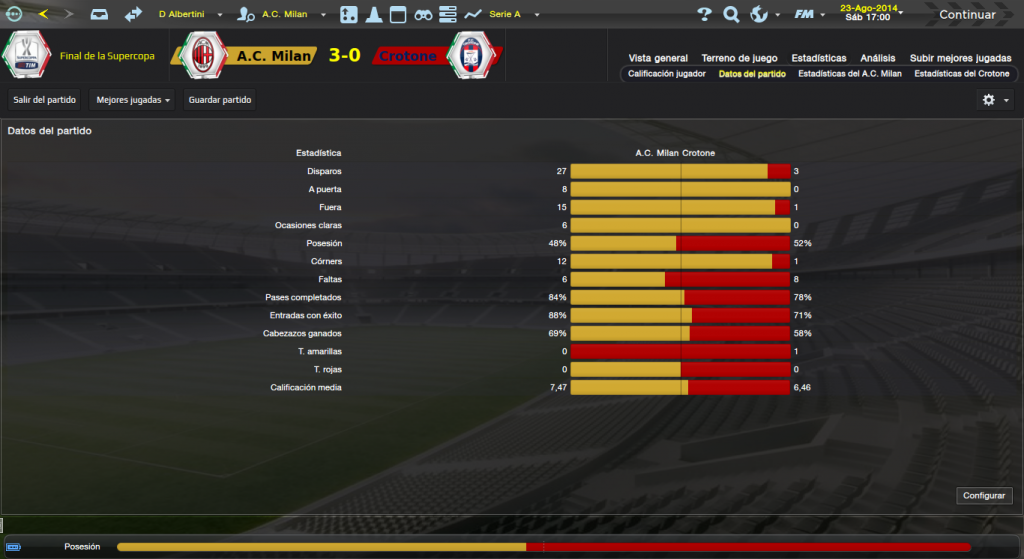Choose Subir mejores jugadas
This screenshot has height=559, width=1024.
(959, 58)
